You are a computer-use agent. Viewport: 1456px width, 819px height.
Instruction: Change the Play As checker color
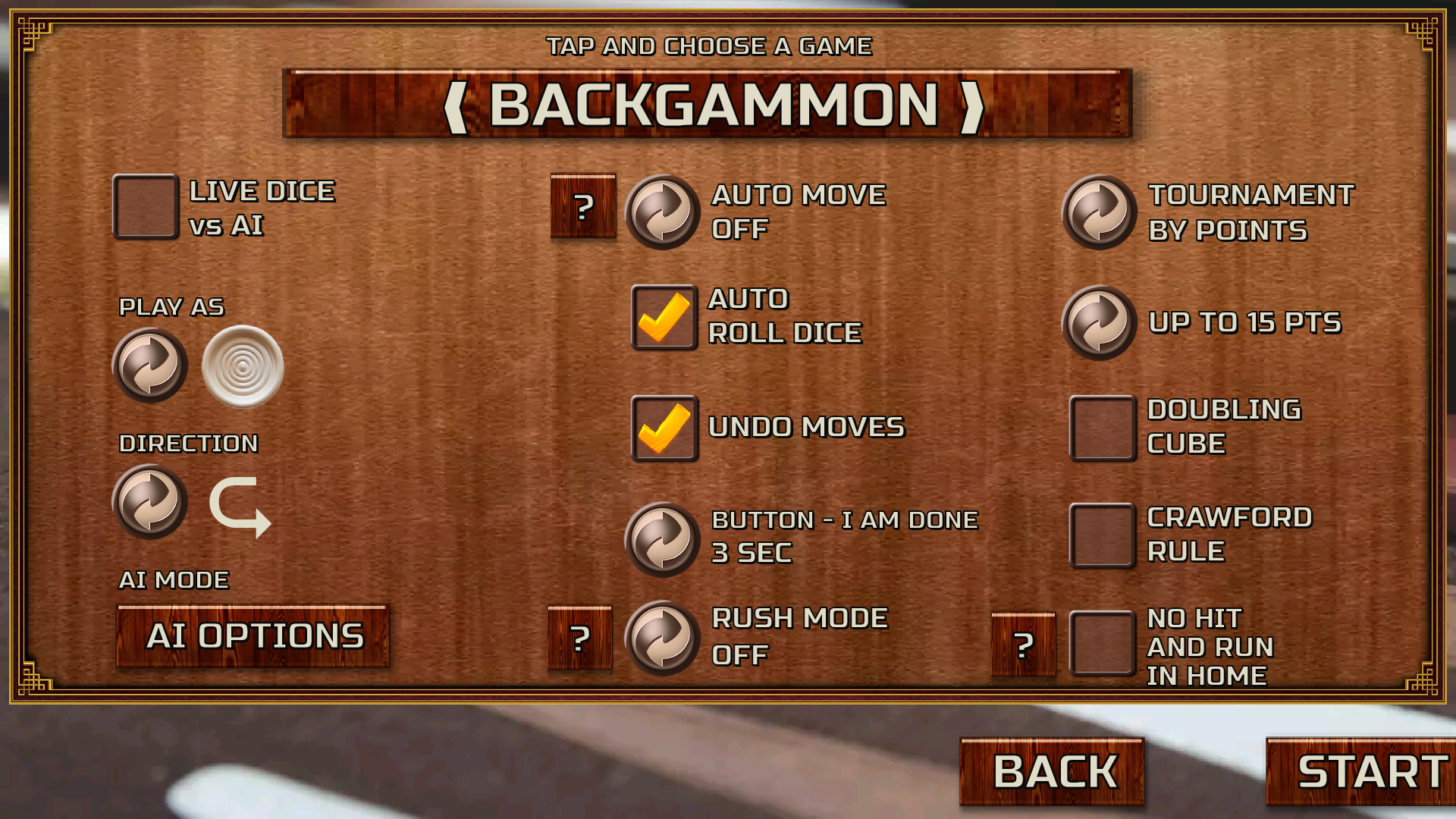(150, 367)
